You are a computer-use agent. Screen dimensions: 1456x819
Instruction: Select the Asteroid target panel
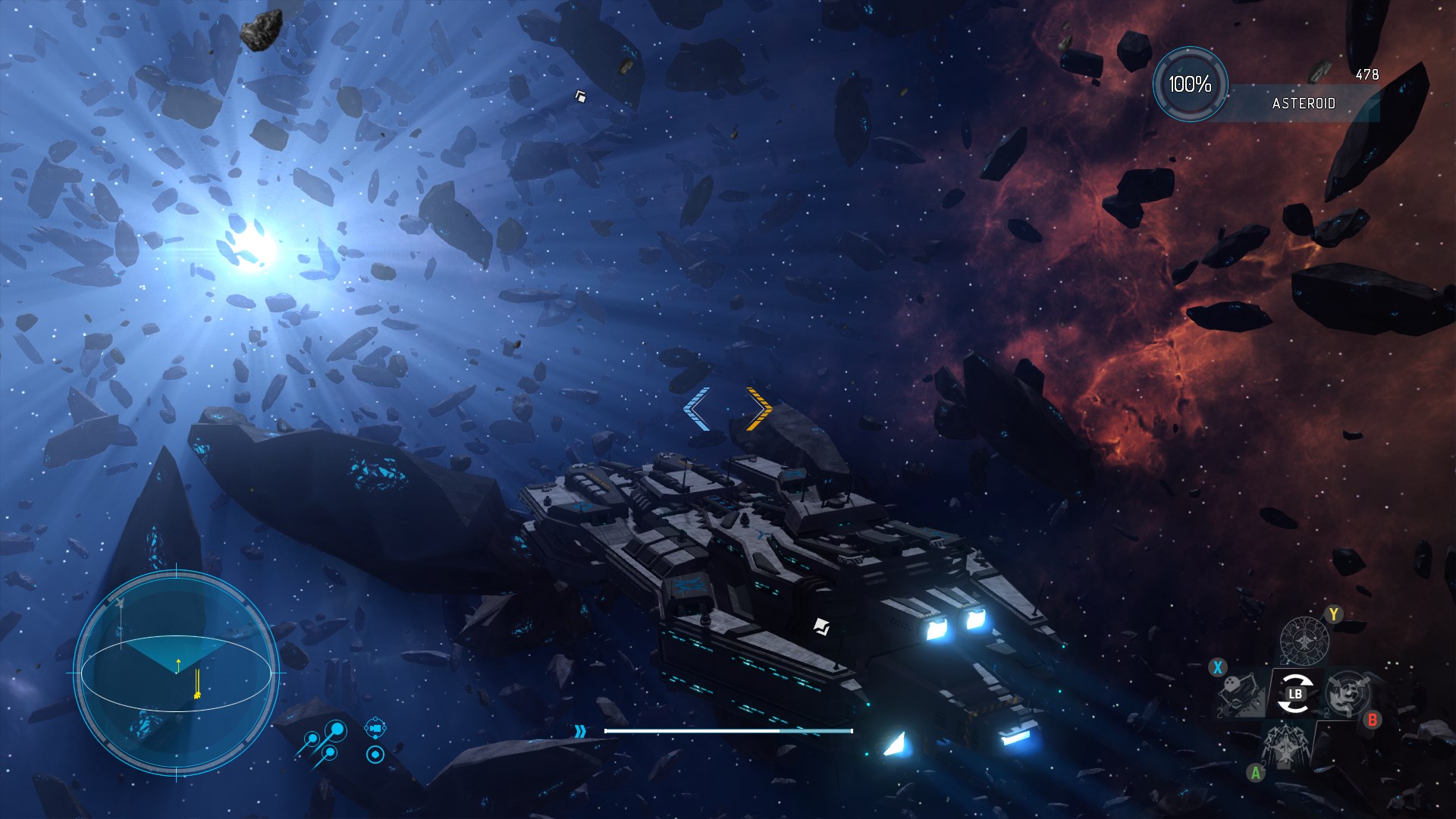click(1303, 103)
